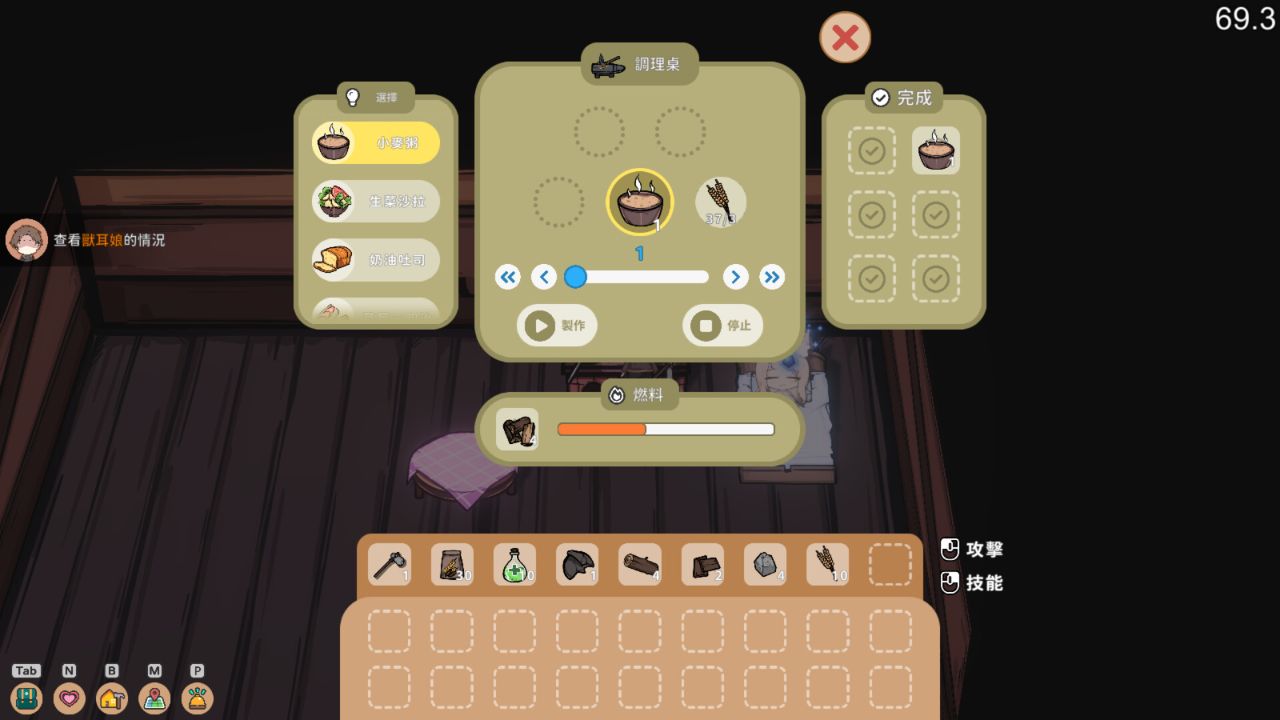Select the 奶油吐司 recipe
The width and height of the screenshot is (1280, 720).
[375, 260]
